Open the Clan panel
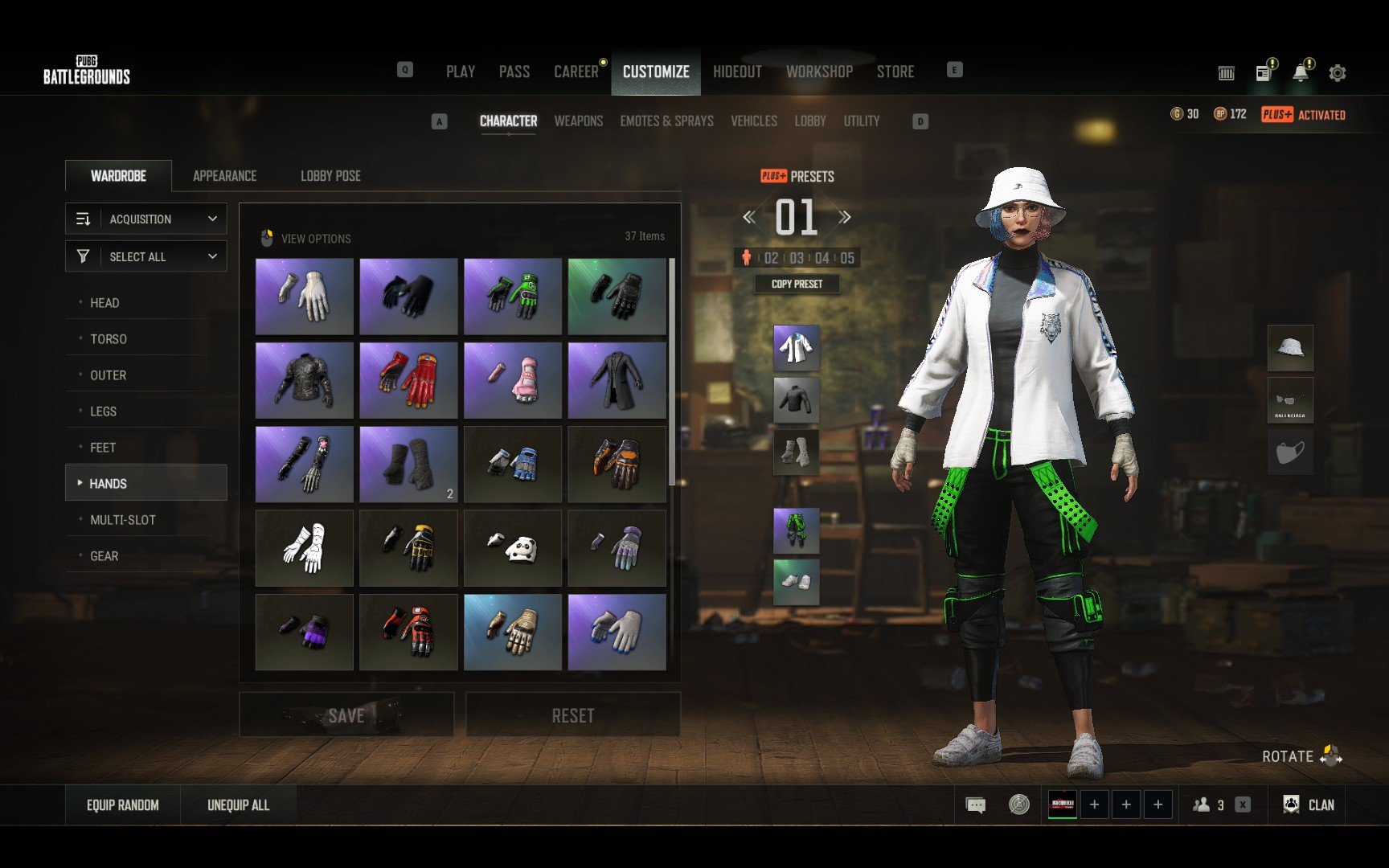The image size is (1389, 868). click(1310, 805)
